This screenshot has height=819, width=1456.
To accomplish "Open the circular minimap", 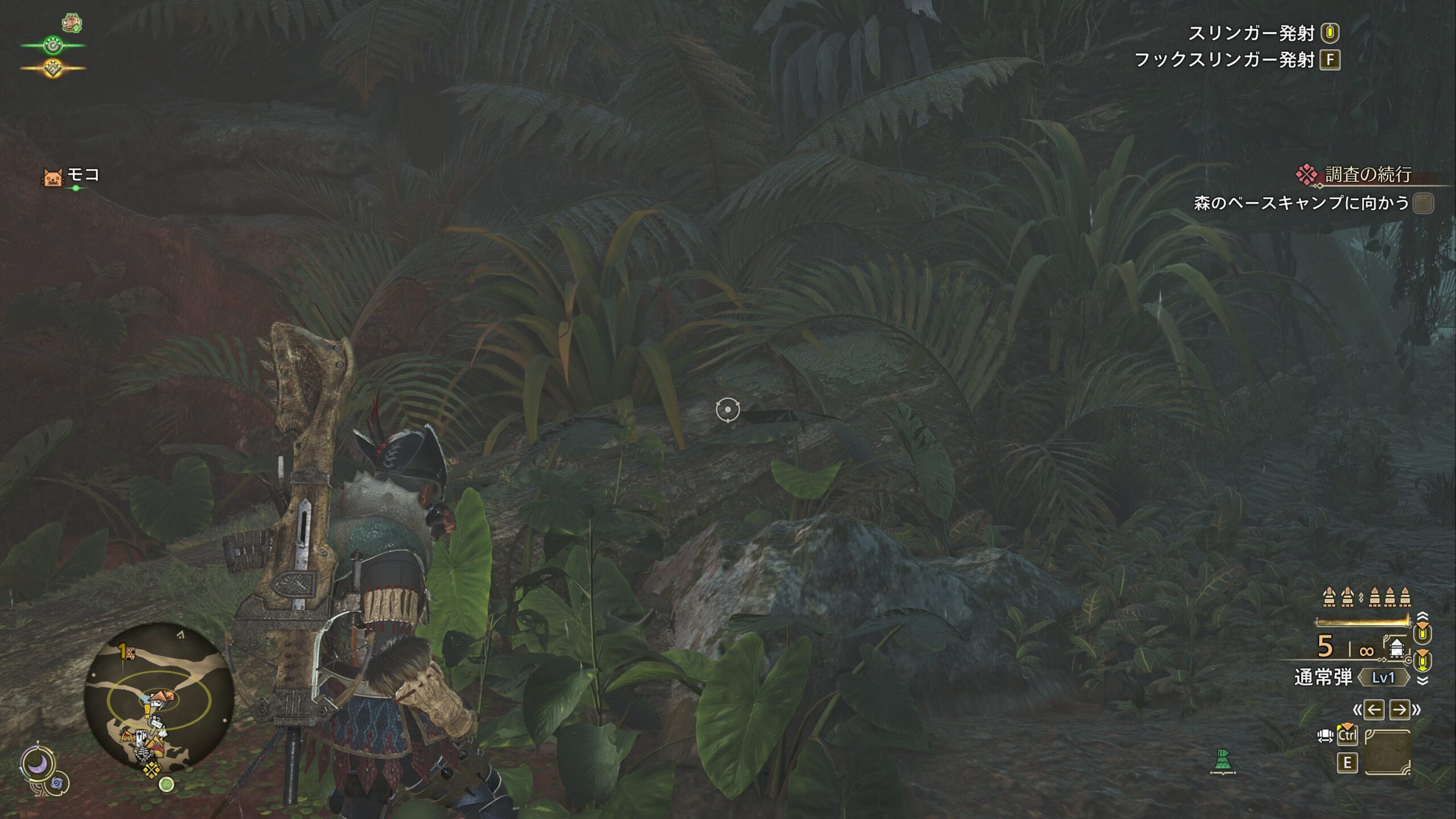I will click(x=159, y=696).
